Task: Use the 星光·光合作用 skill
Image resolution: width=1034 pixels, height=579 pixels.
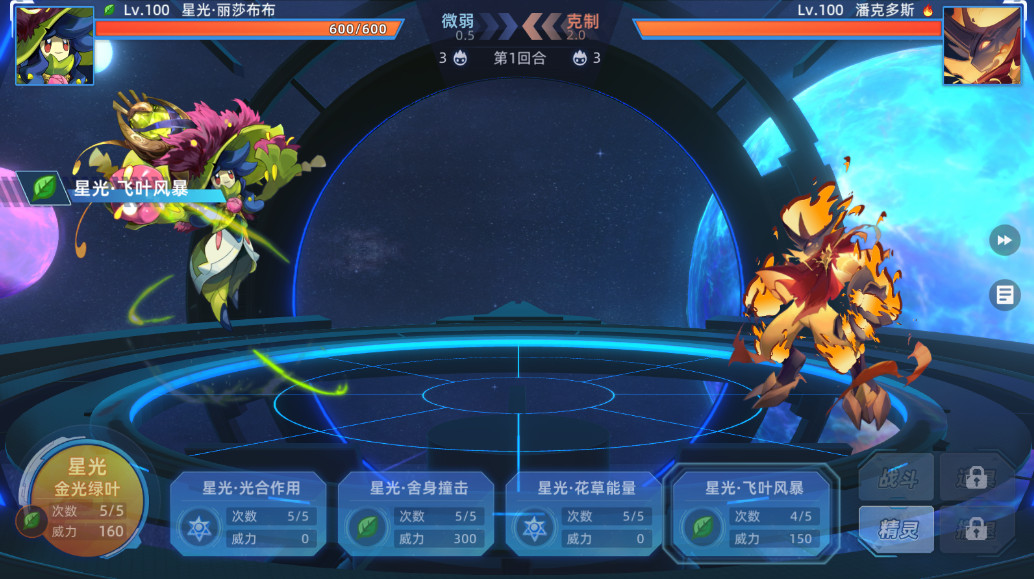Action: coord(250,513)
